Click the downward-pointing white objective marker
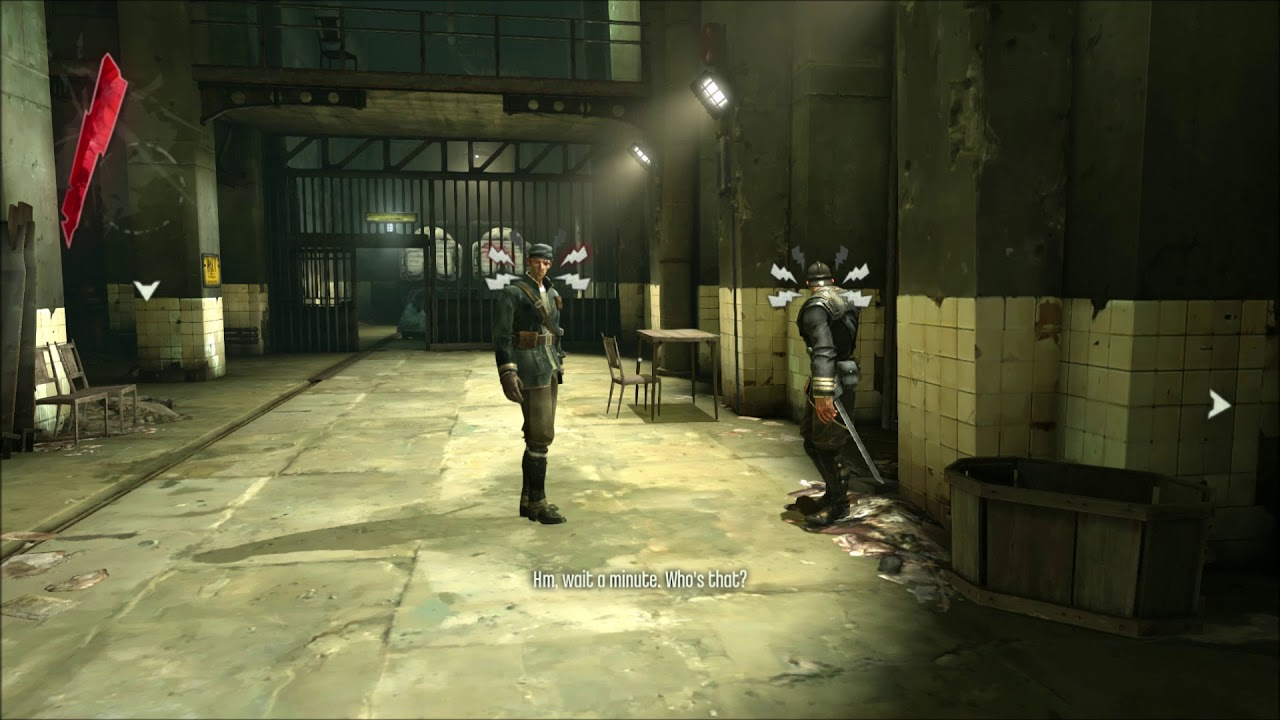Viewport: 1280px width, 720px height. pos(146,290)
